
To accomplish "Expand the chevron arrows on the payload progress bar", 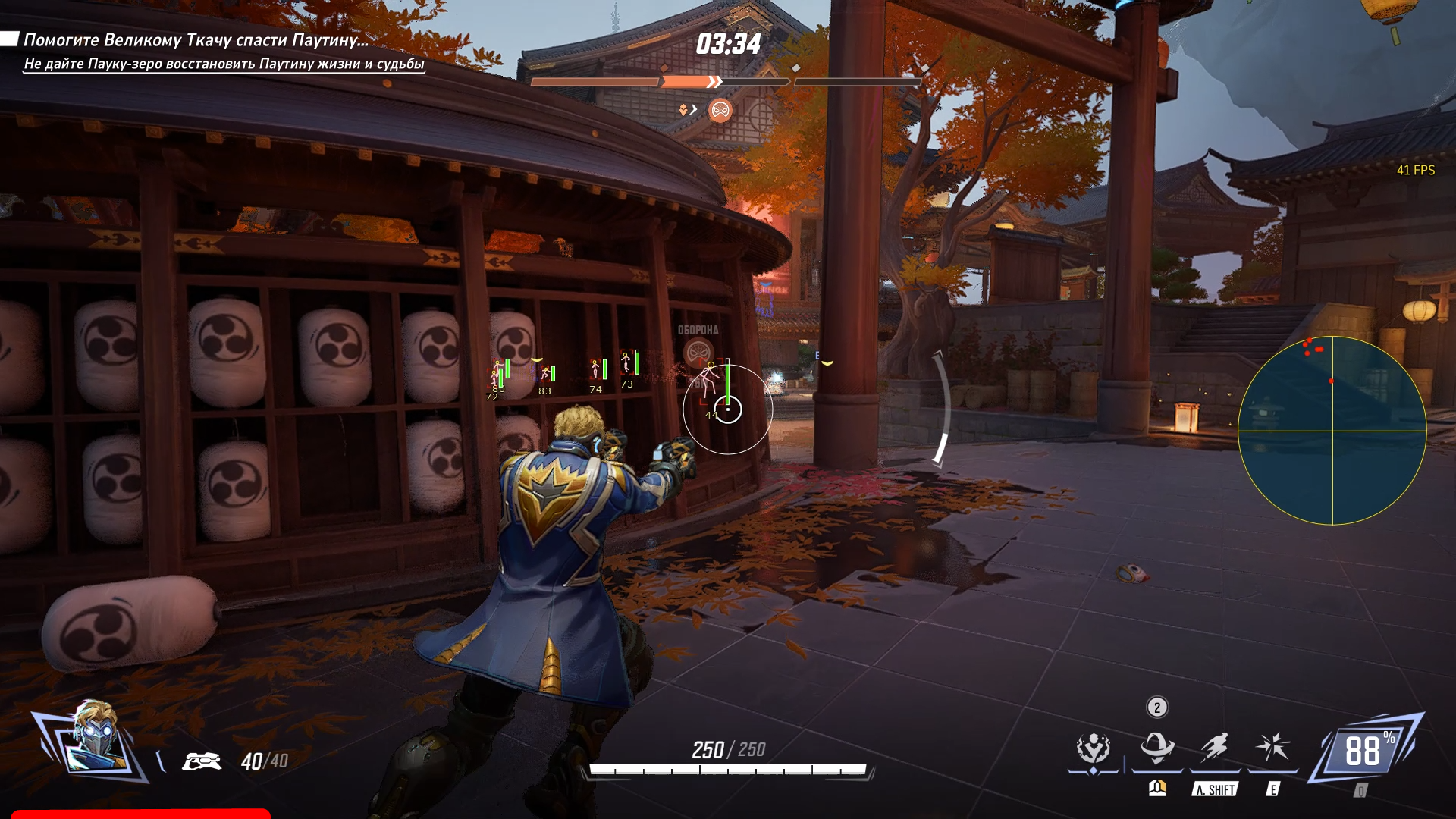I will pos(714,81).
